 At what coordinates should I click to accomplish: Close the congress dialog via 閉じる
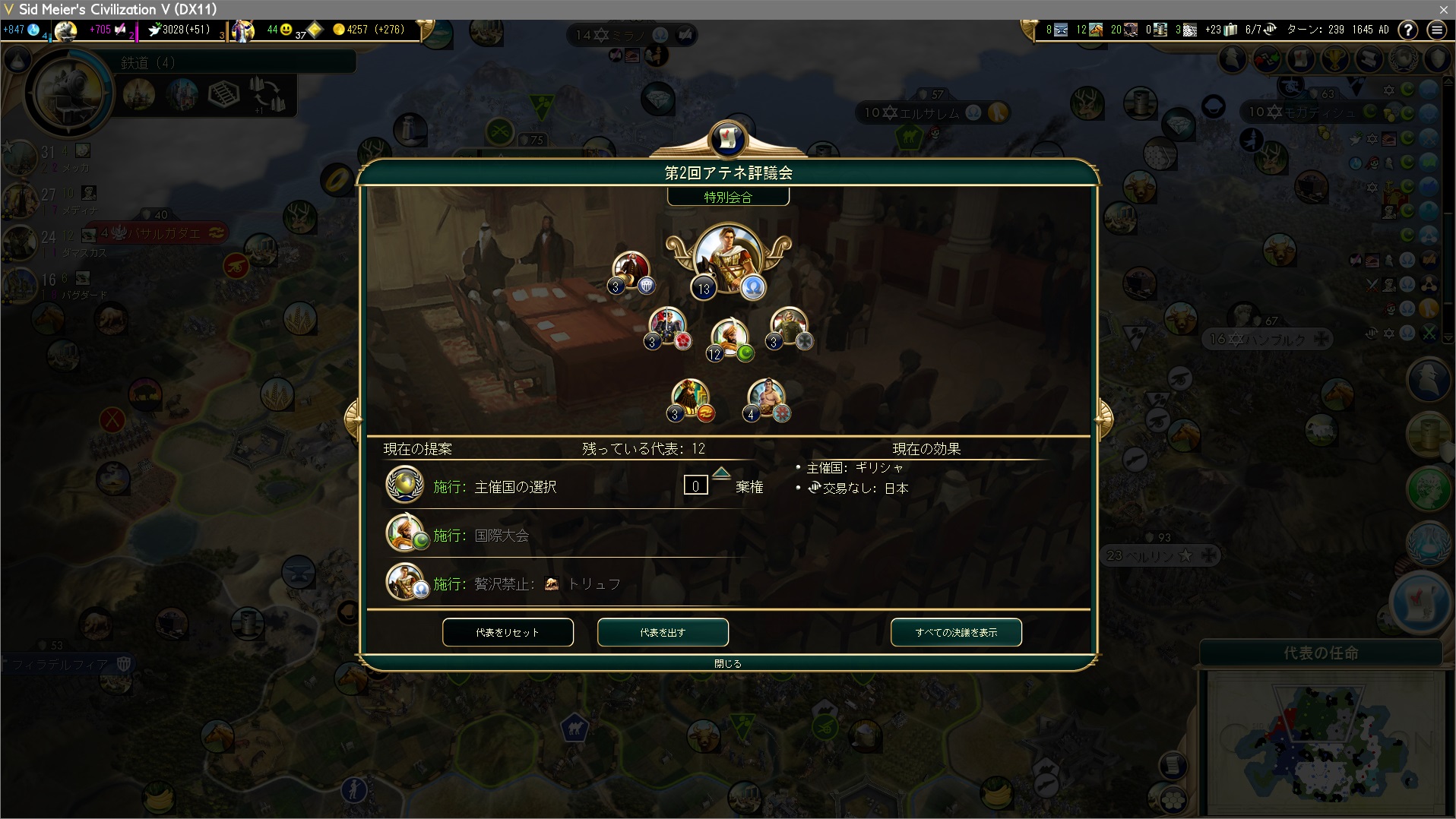727,663
